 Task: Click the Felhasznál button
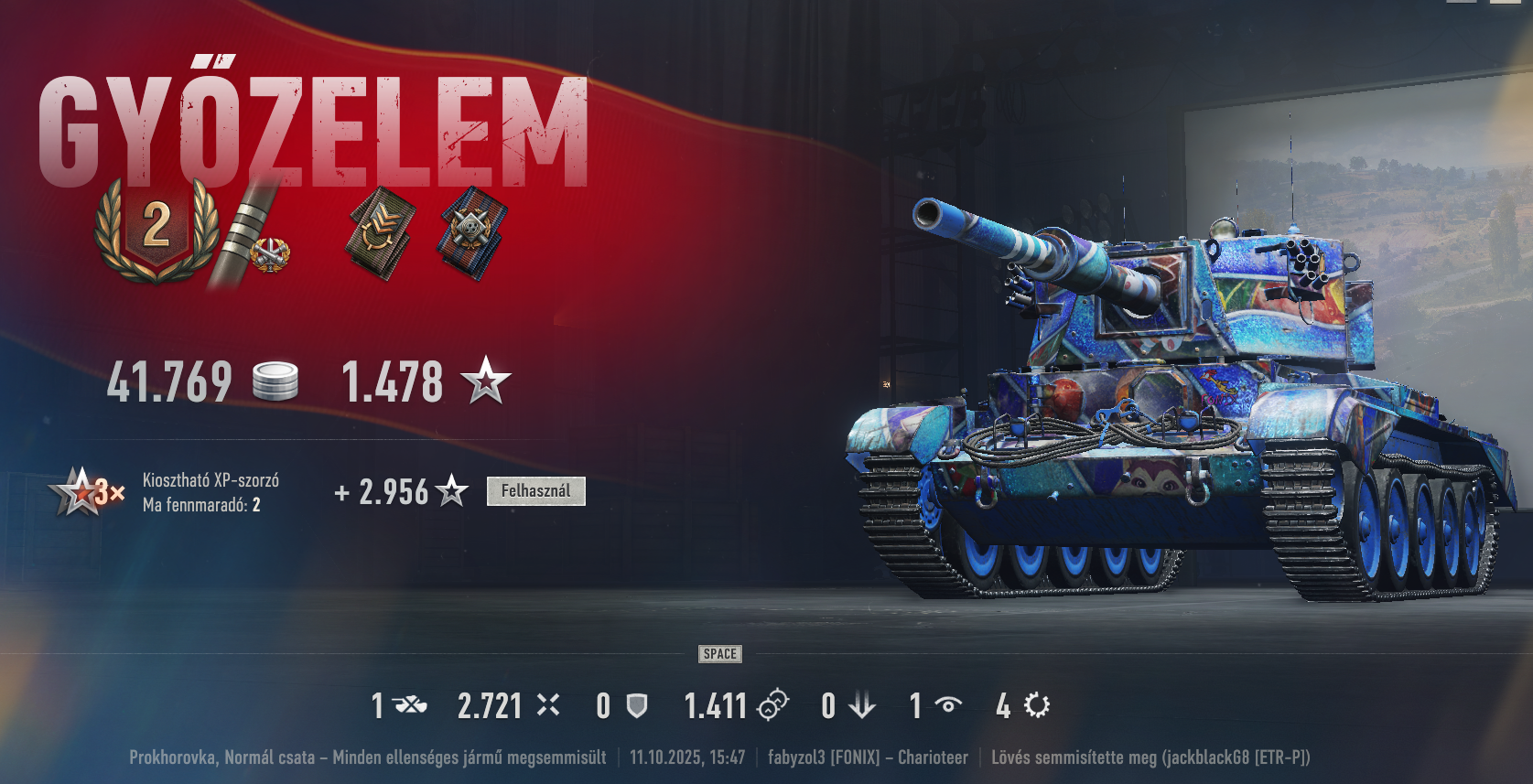(x=535, y=491)
